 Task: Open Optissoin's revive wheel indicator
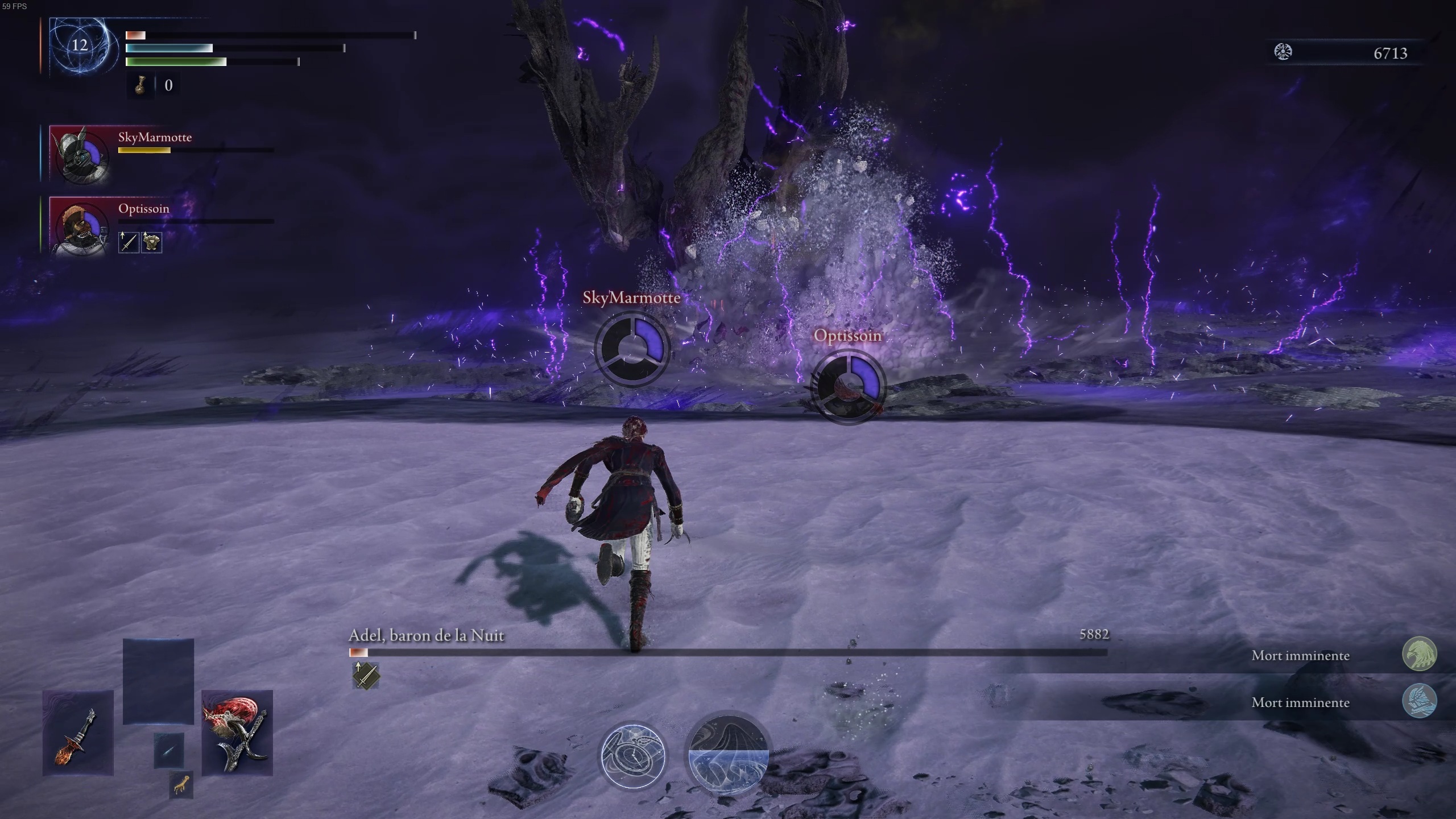click(847, 388)
